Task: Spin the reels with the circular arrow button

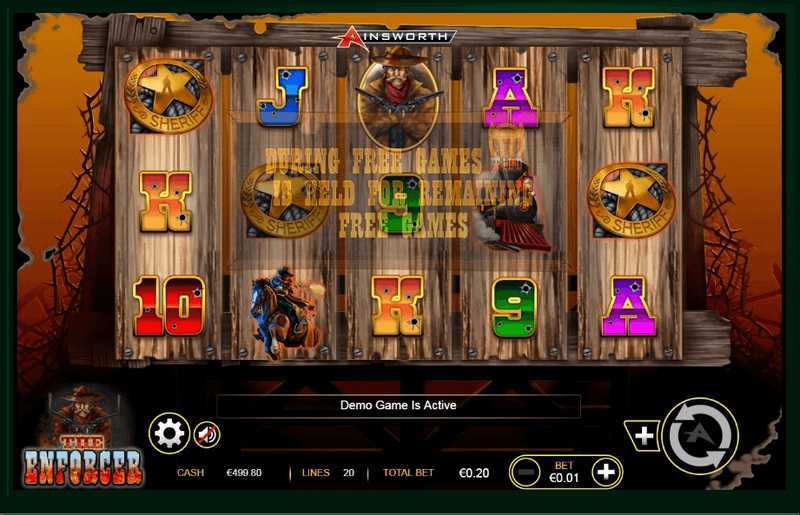Action: pyautogui.click(x=699, y=436)
